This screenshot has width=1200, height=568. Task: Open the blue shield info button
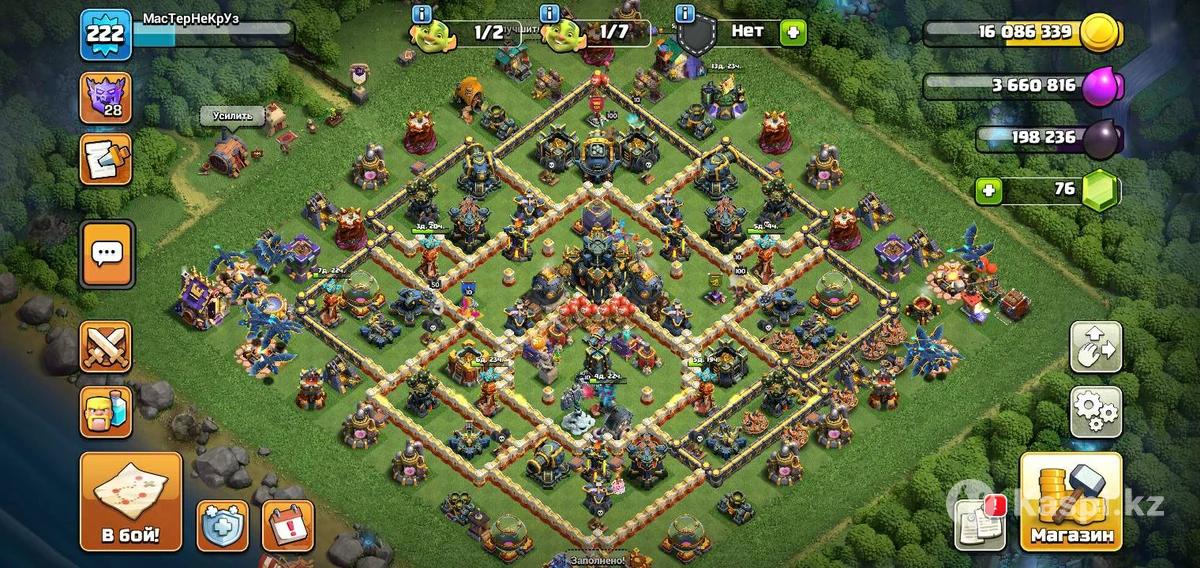pos(222,526)
